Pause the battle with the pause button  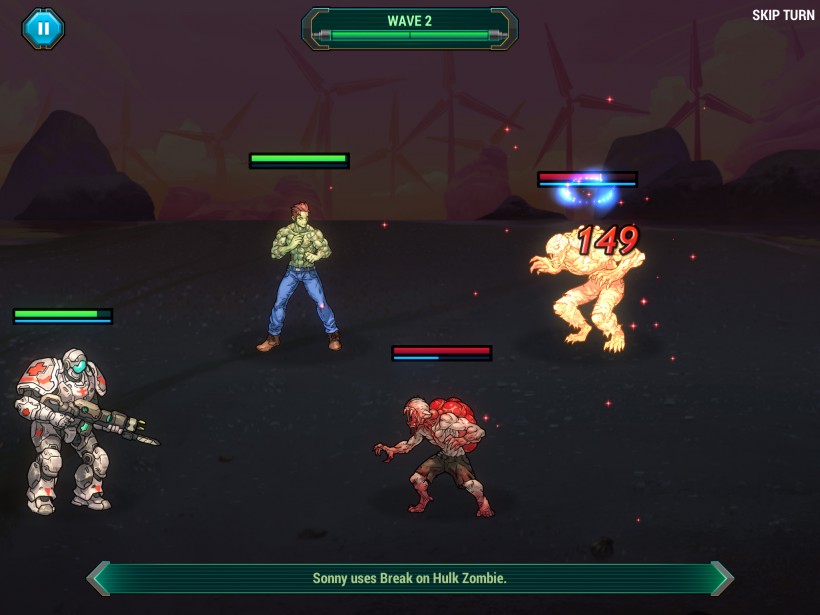click(x=43, y=28)
